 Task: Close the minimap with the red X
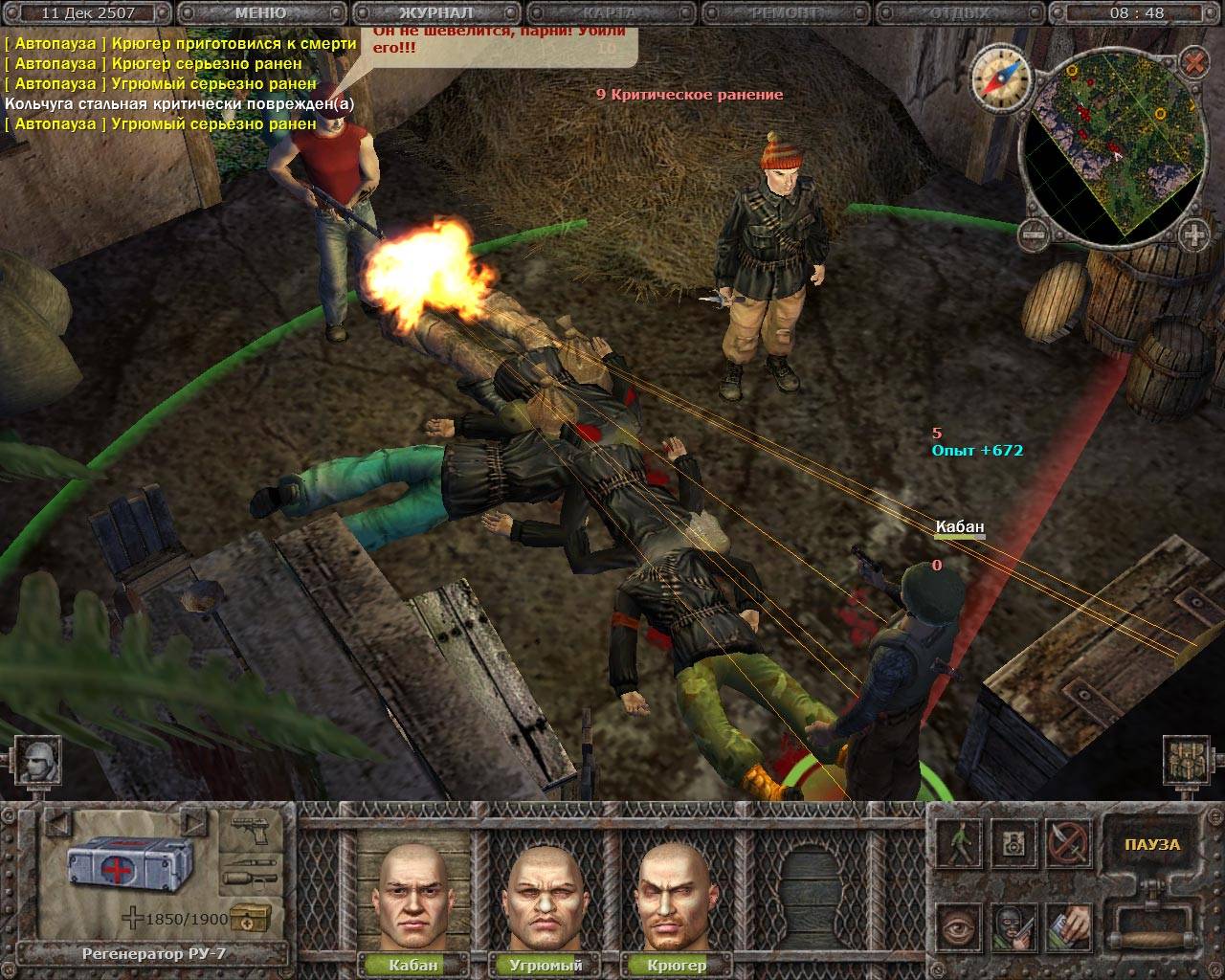point(1192,63)
